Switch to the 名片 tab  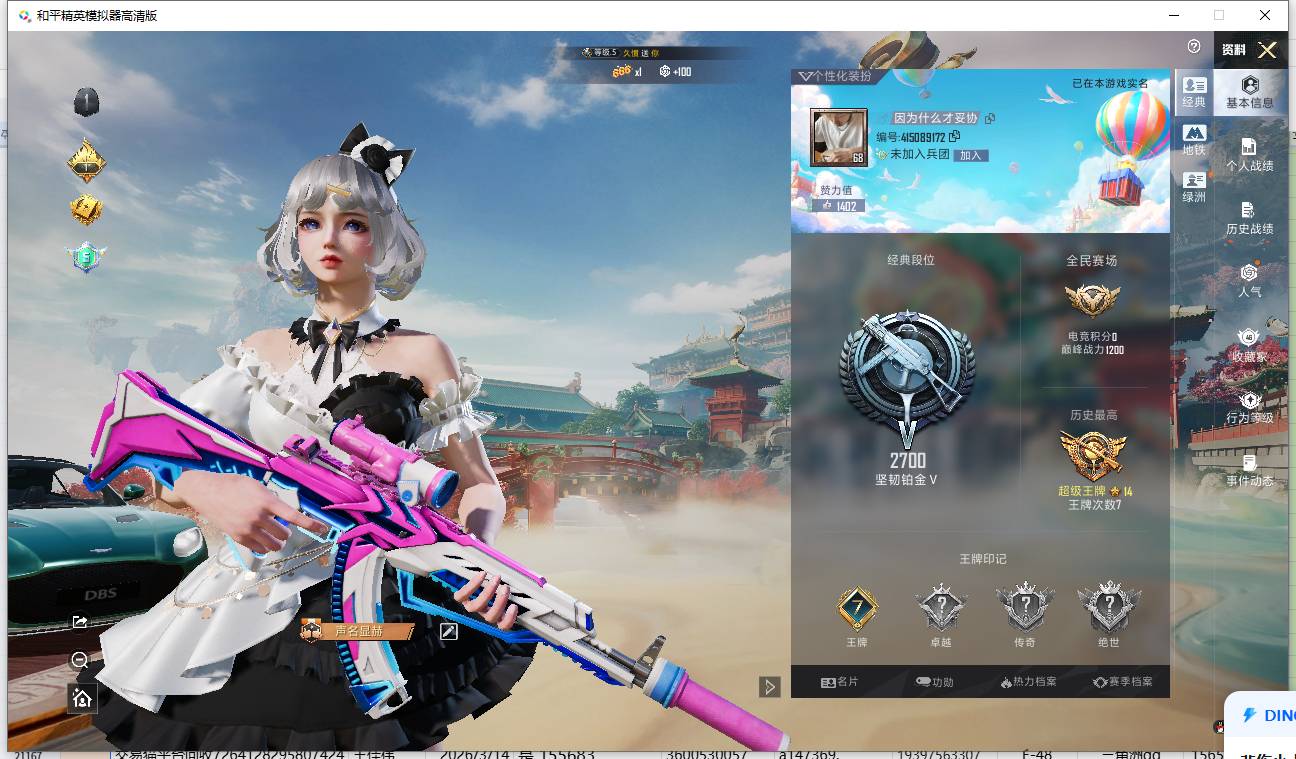839,682
